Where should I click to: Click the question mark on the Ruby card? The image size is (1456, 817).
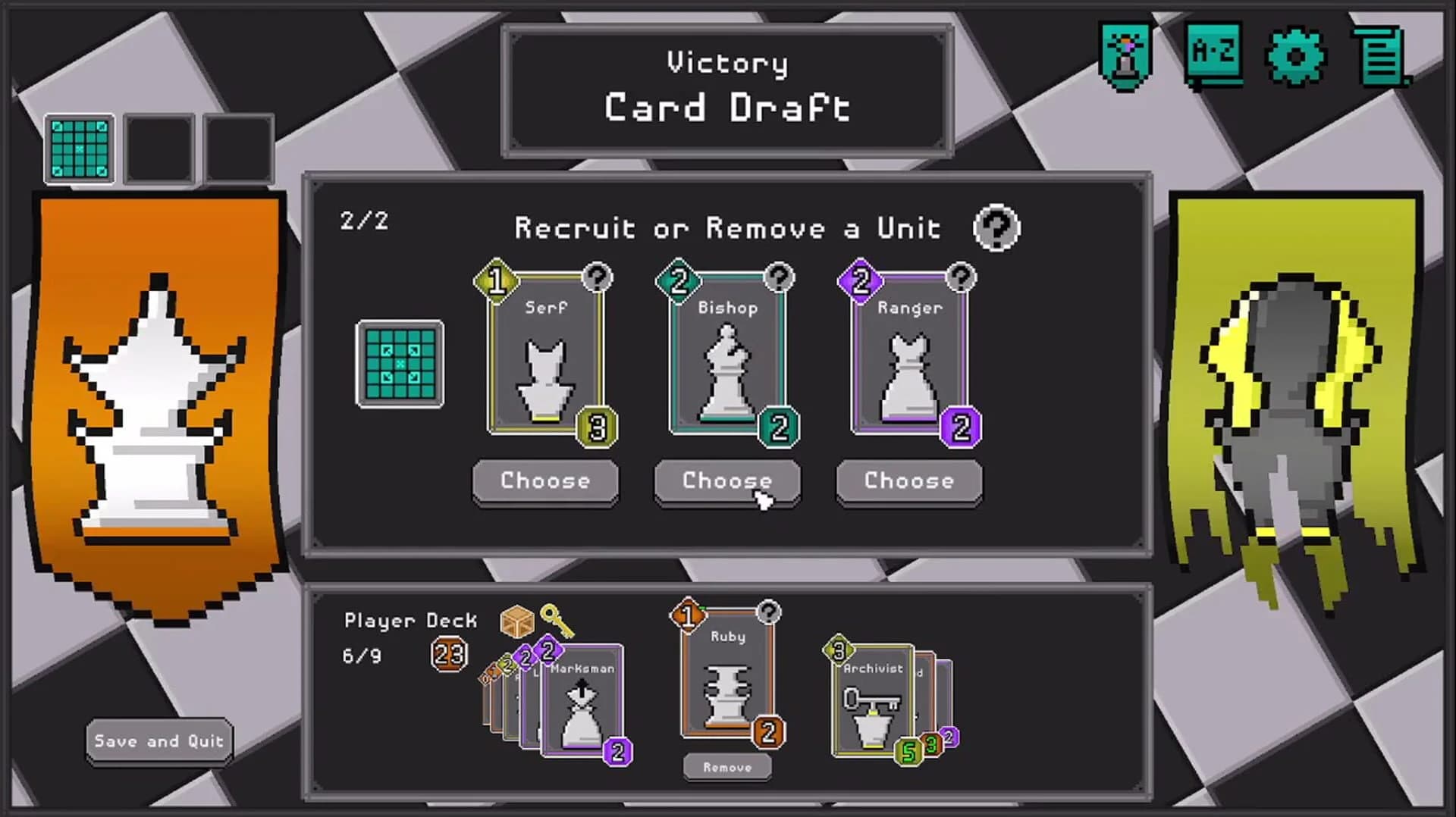coord(770,611)
